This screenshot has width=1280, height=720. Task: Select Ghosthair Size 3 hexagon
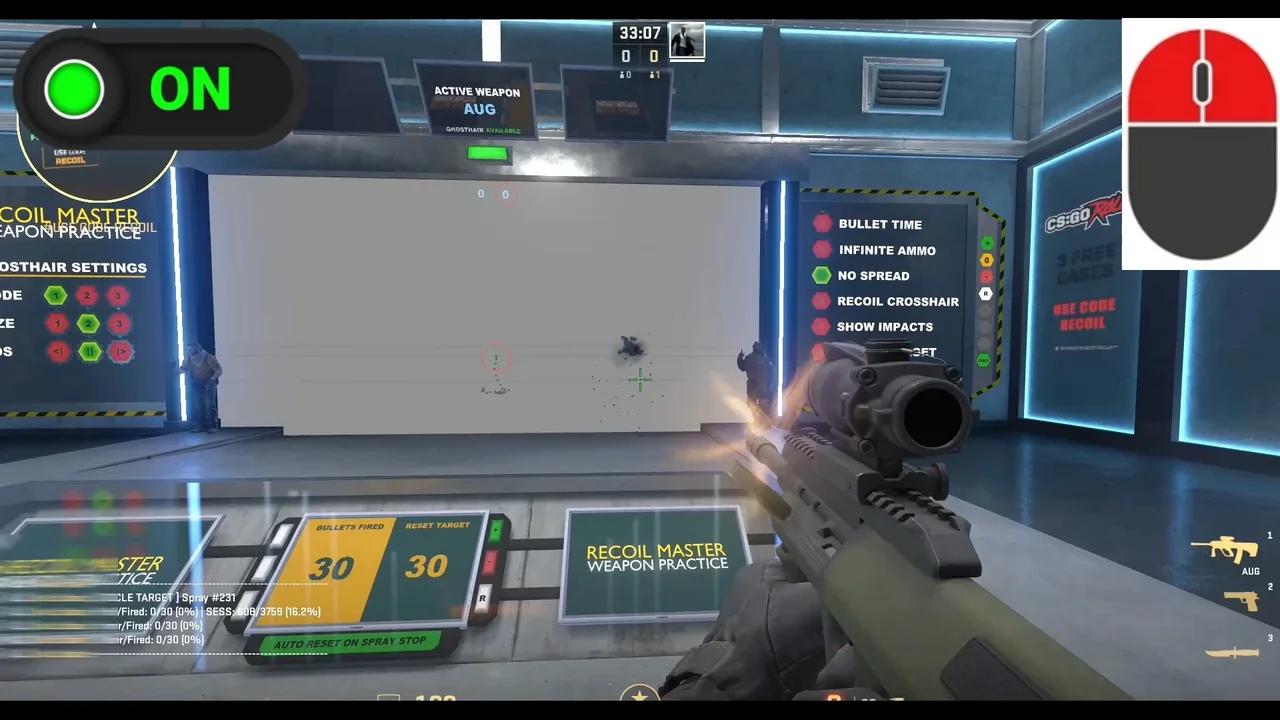[120, 323]
